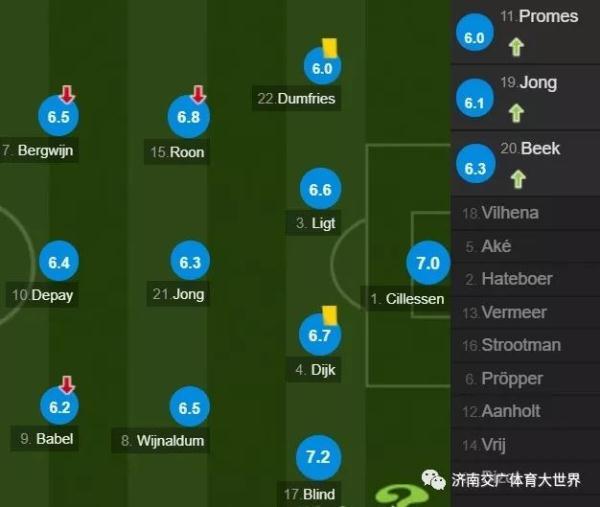Screen dimensions: 600x507
Task: Select Wijnaldum's 6.5 rating bubble
Action: [189, 408]
